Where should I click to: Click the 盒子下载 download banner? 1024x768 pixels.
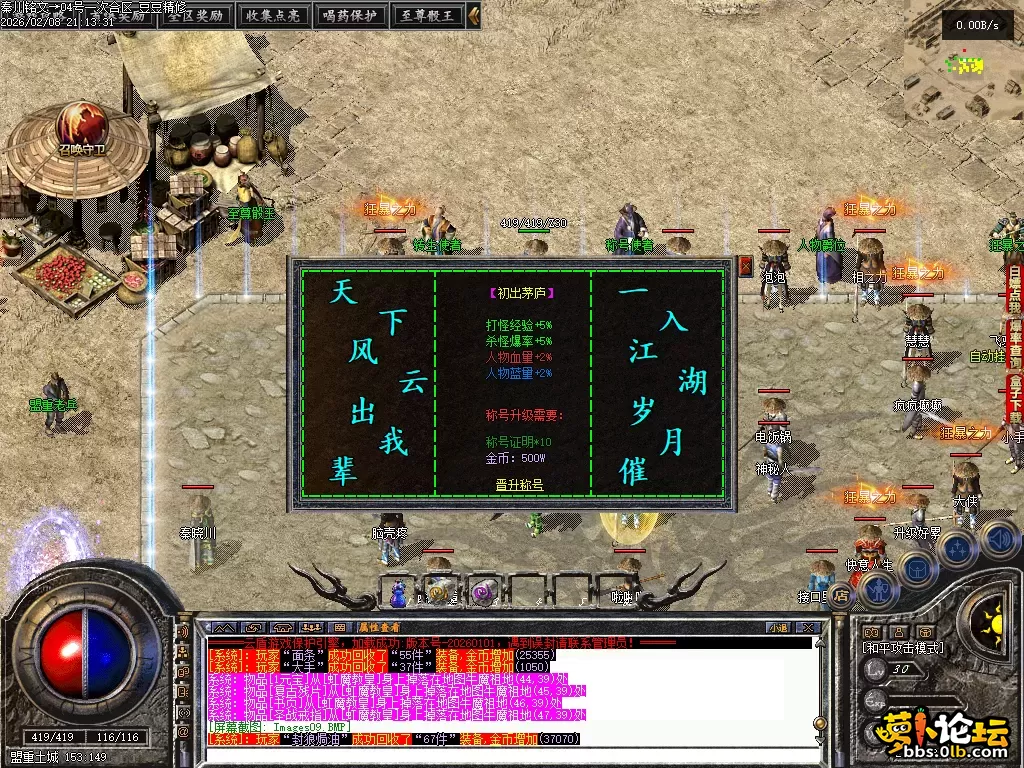tap(1015, 397)
